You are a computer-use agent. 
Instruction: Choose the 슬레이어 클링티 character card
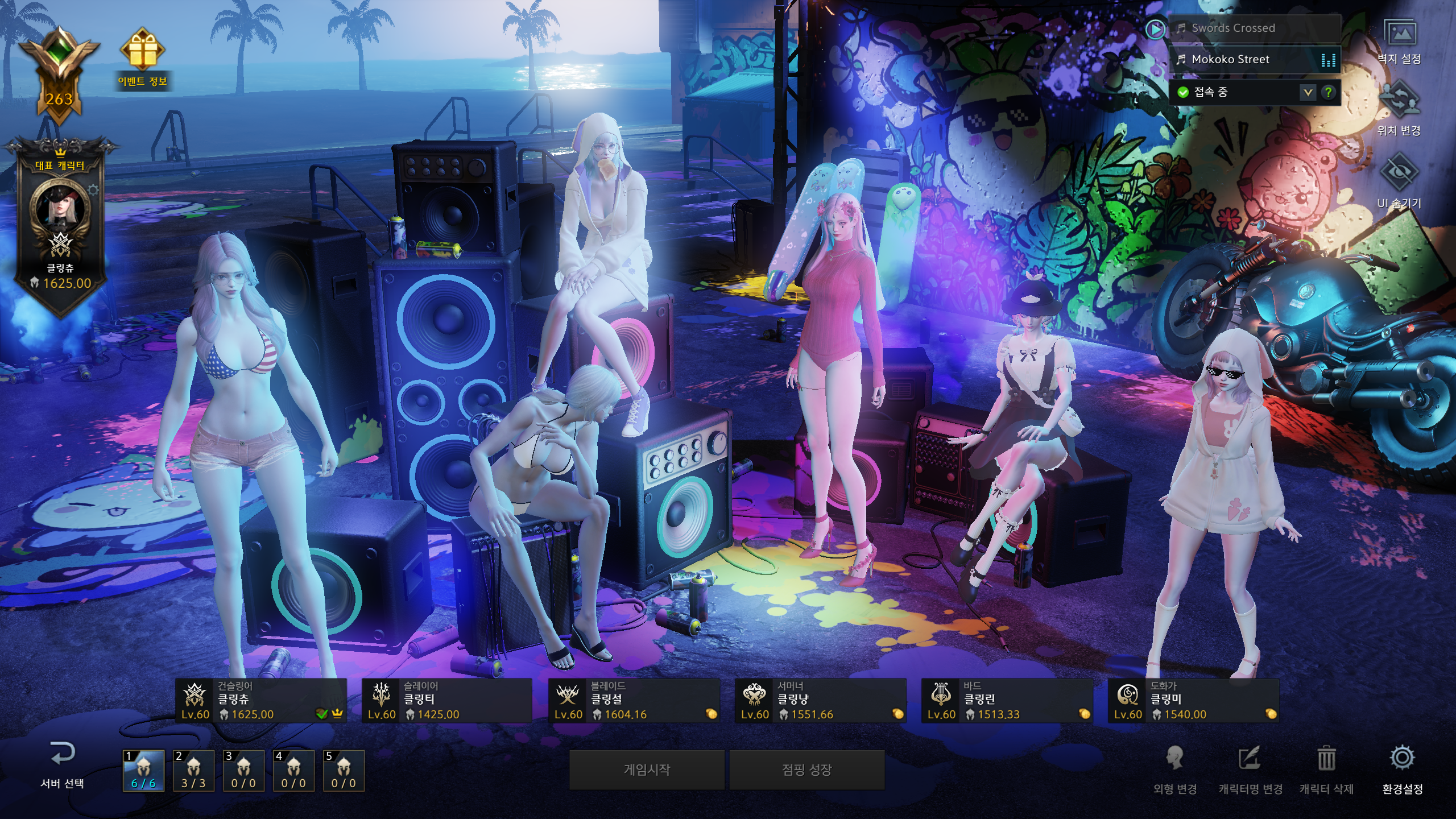[447, 701]
